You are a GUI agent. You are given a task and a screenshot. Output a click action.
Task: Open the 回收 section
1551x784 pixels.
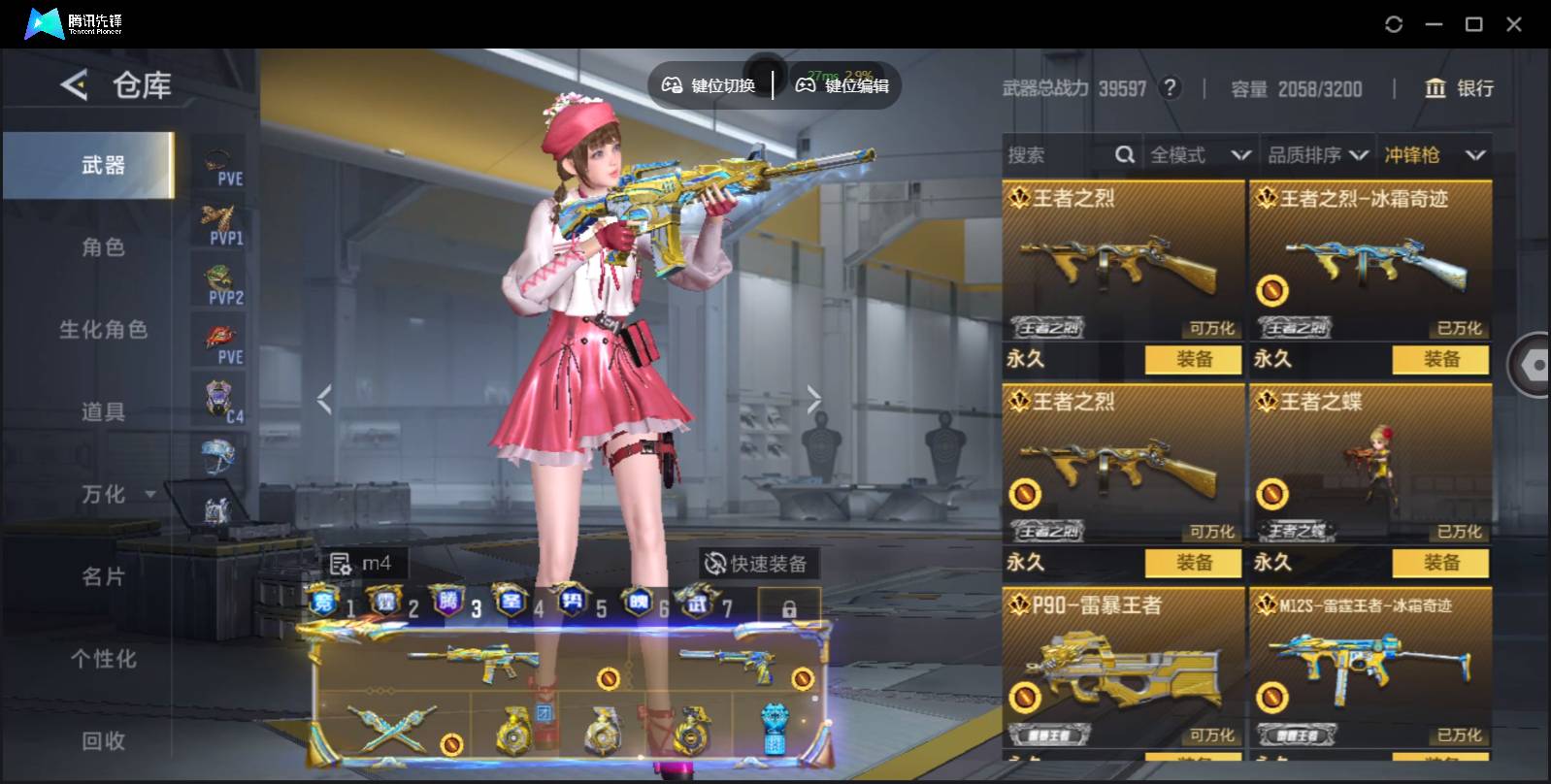[103, 741]
